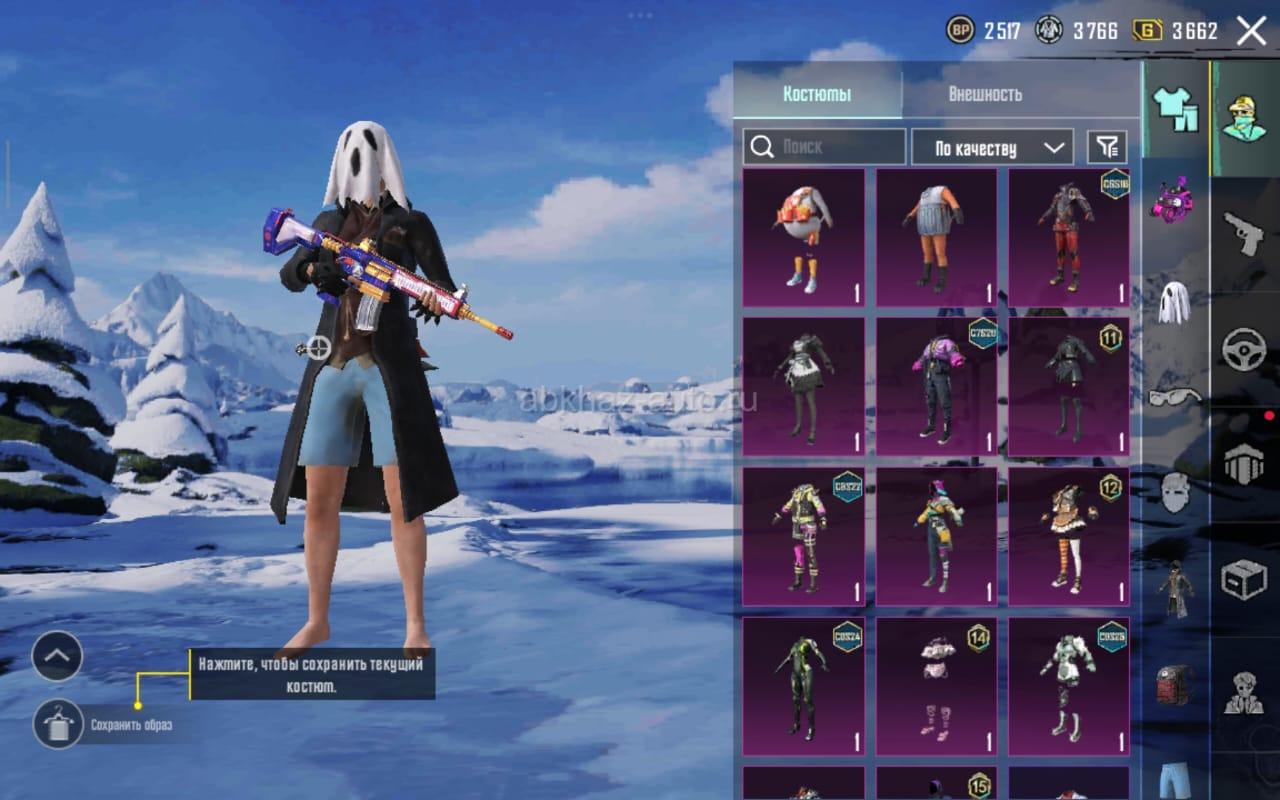Choose the egg-shaped chicken costume
1280x800 pixels.
(803, 237)
